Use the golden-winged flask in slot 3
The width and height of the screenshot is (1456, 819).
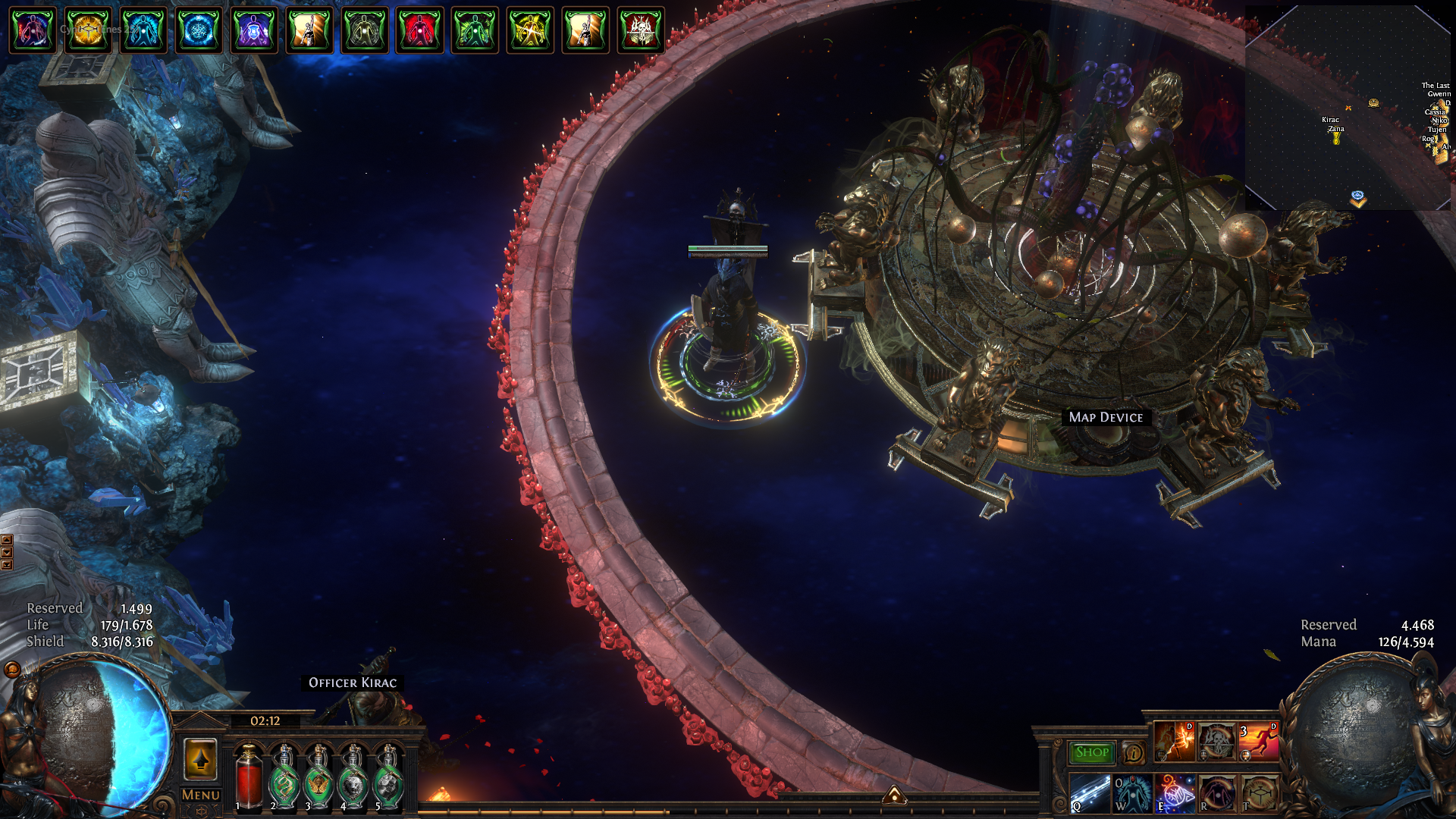point(318,778)
